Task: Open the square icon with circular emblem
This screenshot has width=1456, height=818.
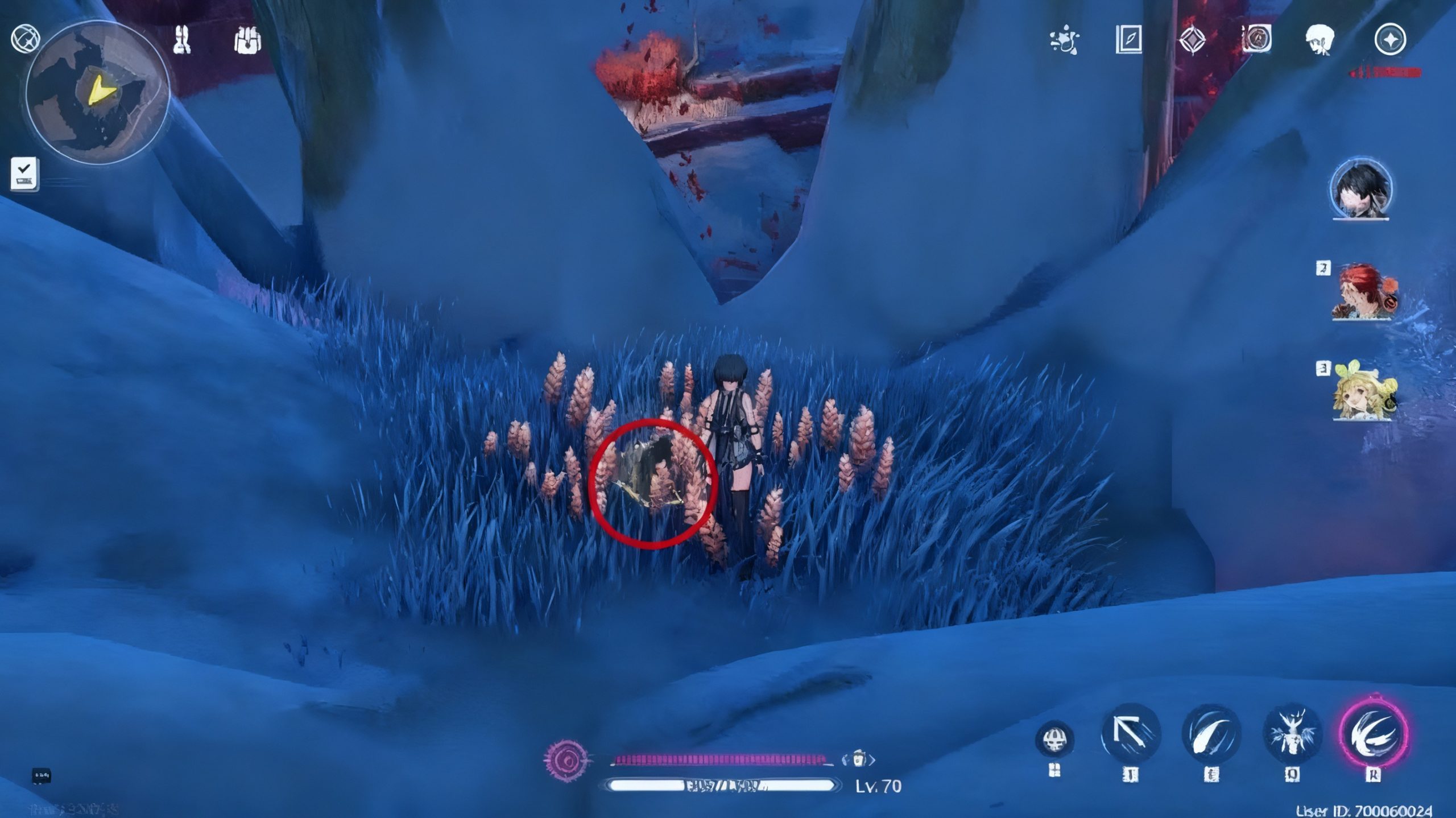Action: (x=1256, y=39)
